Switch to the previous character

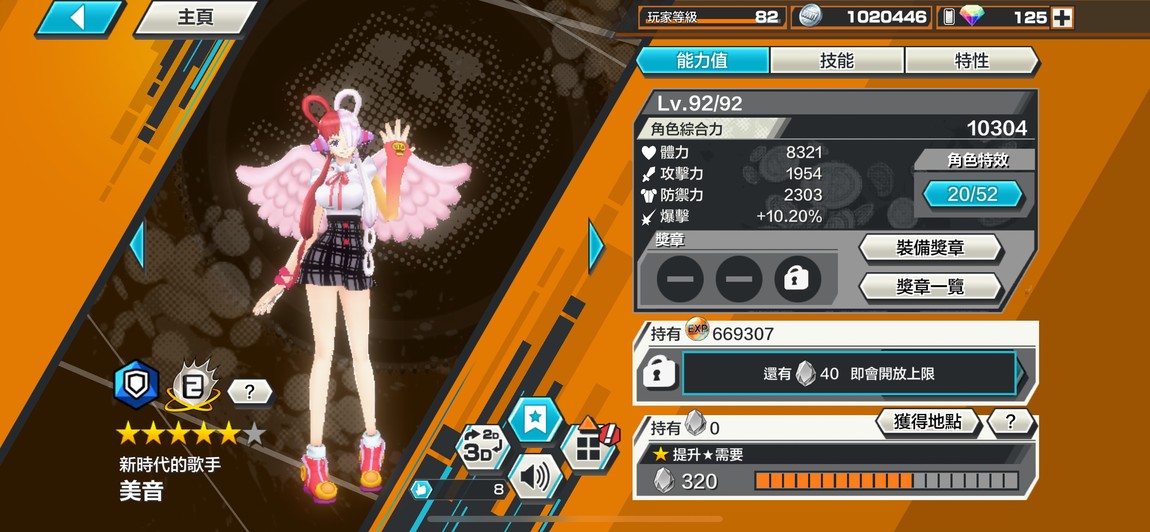(x=138, y=245)
